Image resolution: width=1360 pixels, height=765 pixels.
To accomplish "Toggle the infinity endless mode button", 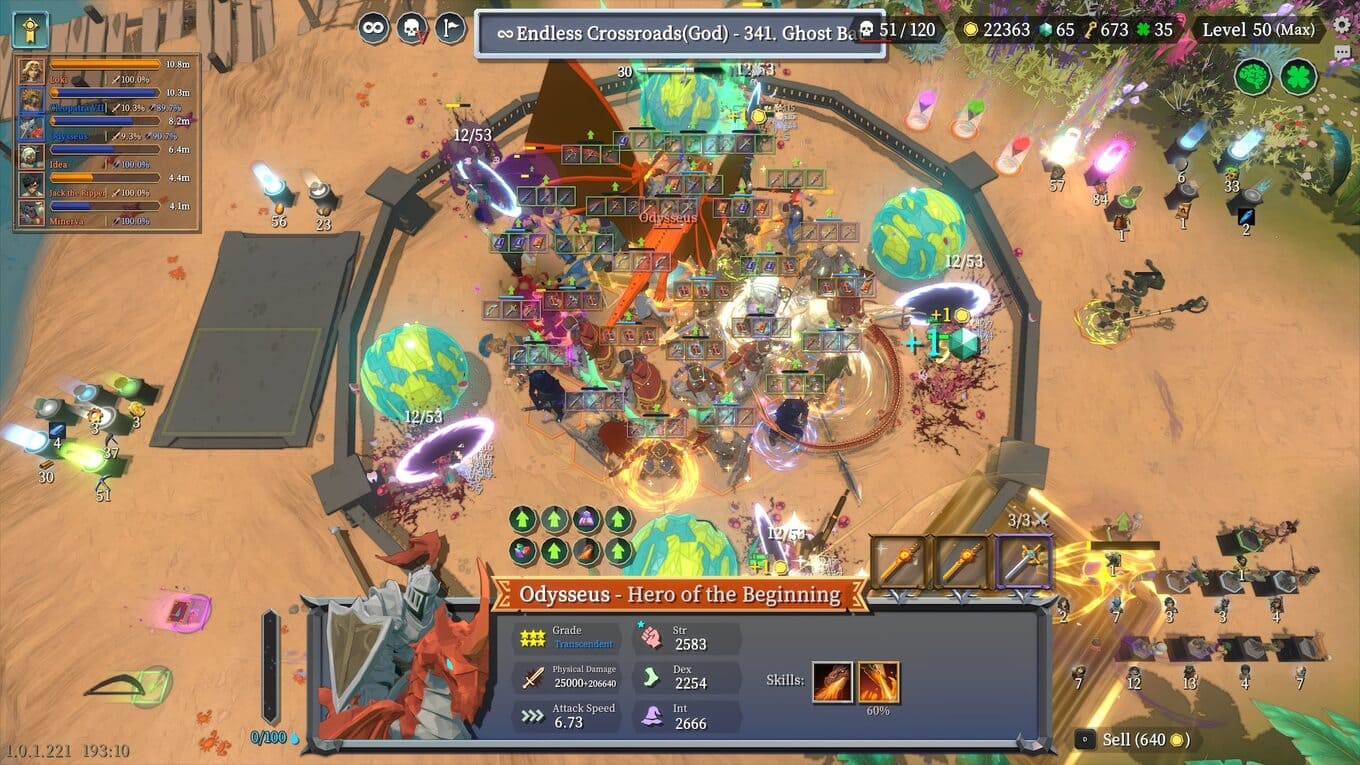I will click(374, 28).
